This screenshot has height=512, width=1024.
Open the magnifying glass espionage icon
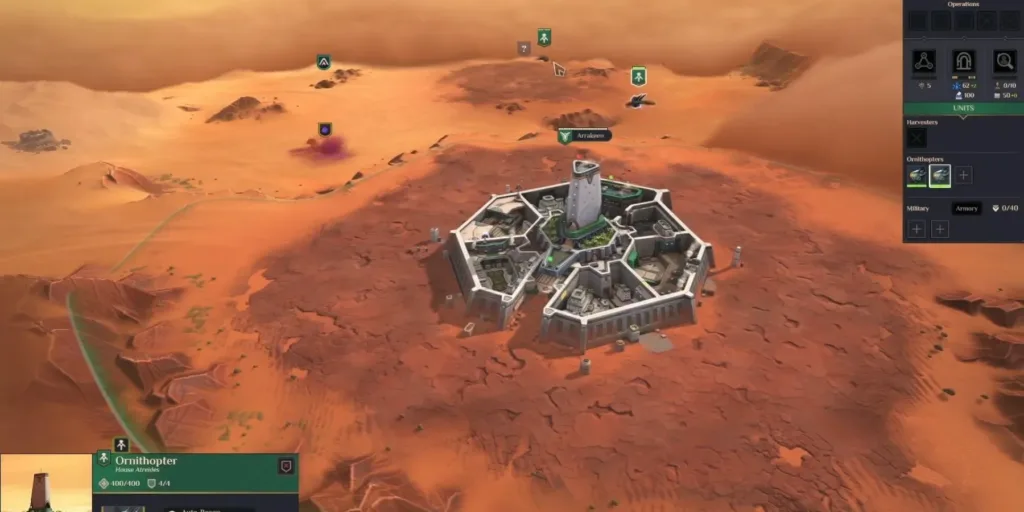coord(1004,62)
